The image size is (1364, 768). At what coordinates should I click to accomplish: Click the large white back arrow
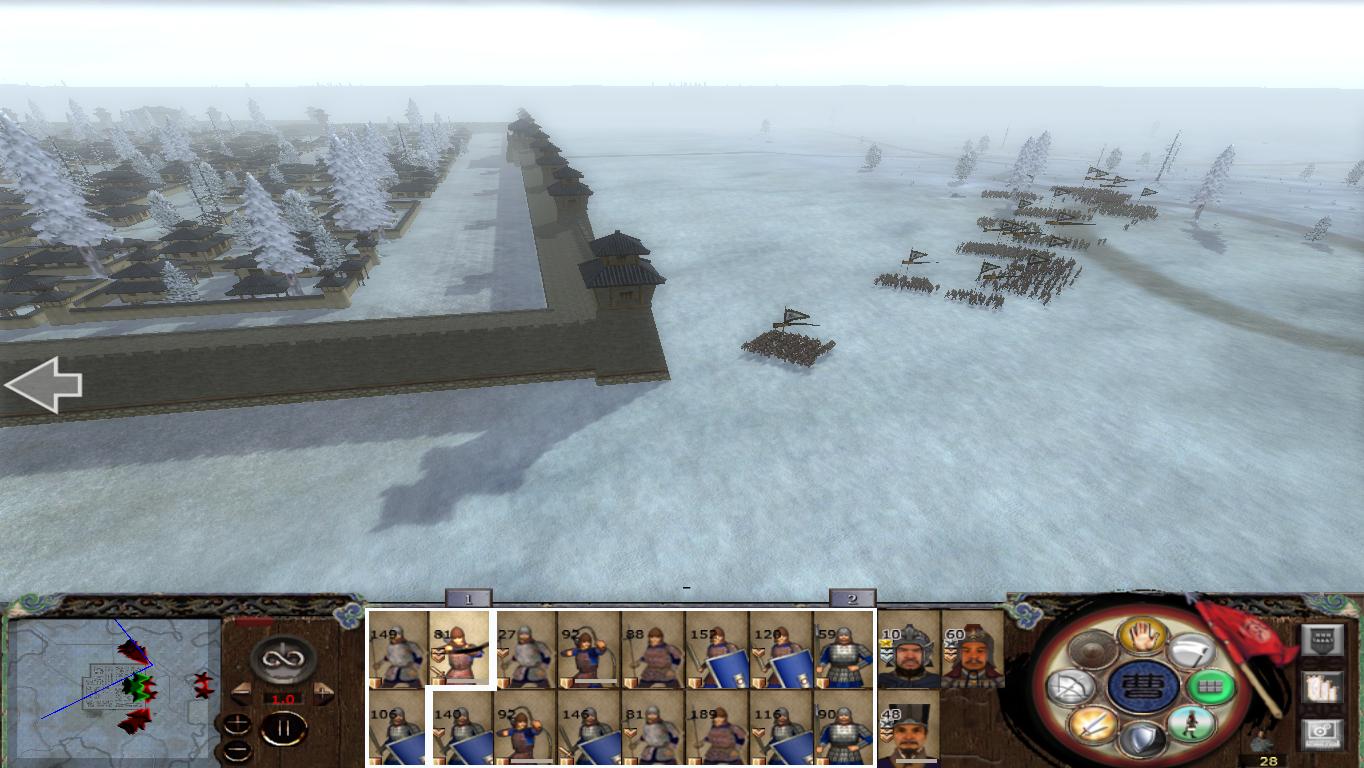(44, 383)
